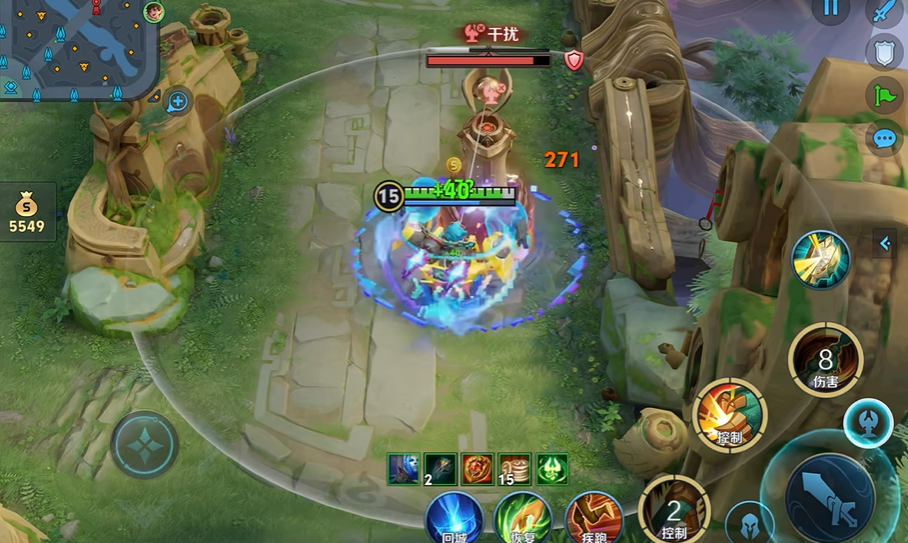Cast the upper 控制 punch skill
908x543 pixels.
(x=730, y=415)
